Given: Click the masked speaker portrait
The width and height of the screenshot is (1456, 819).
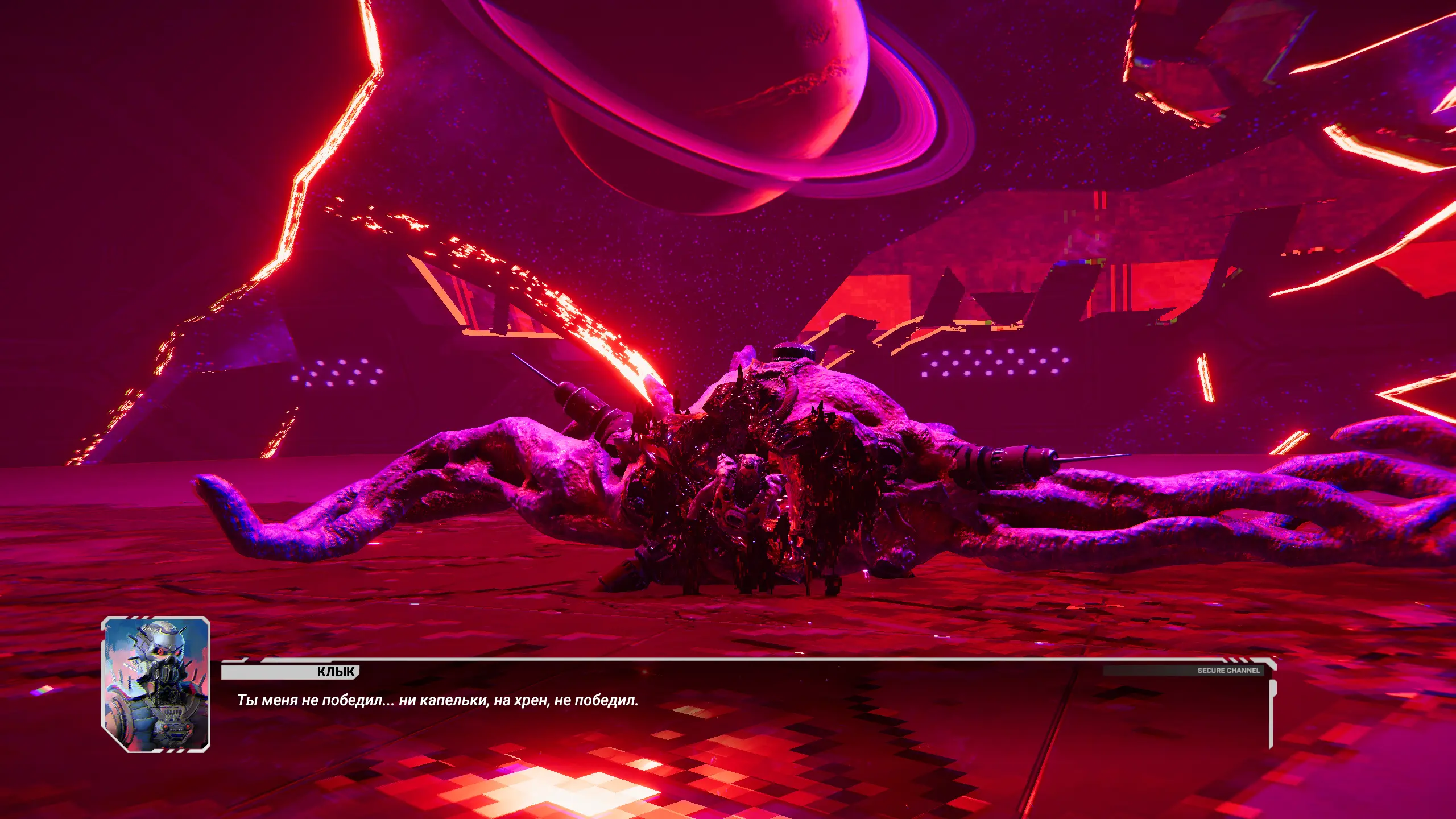Looking at the screenshot, I should tap(156, 684).
